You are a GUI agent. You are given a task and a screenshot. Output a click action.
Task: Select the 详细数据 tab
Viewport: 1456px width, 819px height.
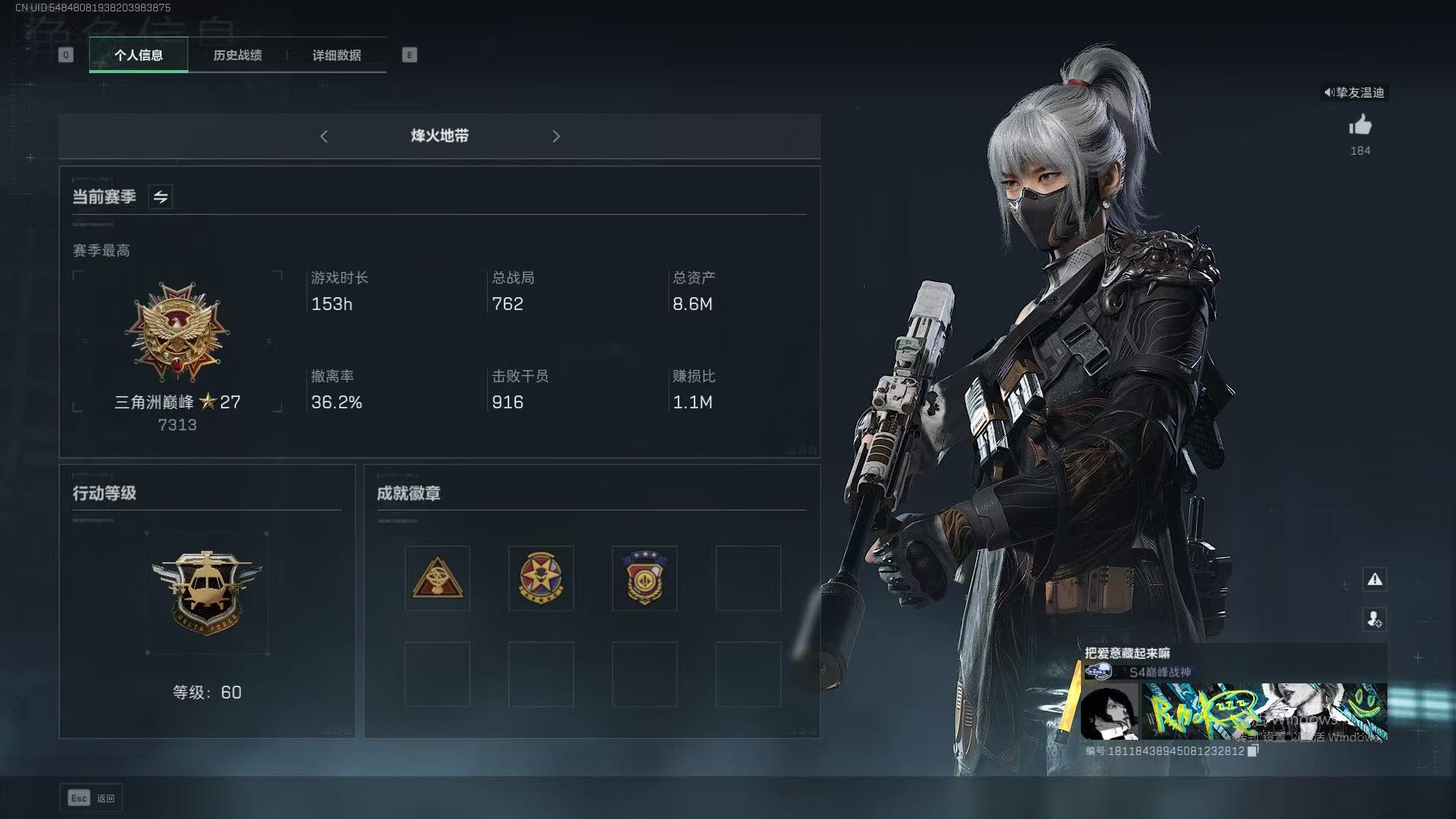[x=336, y=55]
